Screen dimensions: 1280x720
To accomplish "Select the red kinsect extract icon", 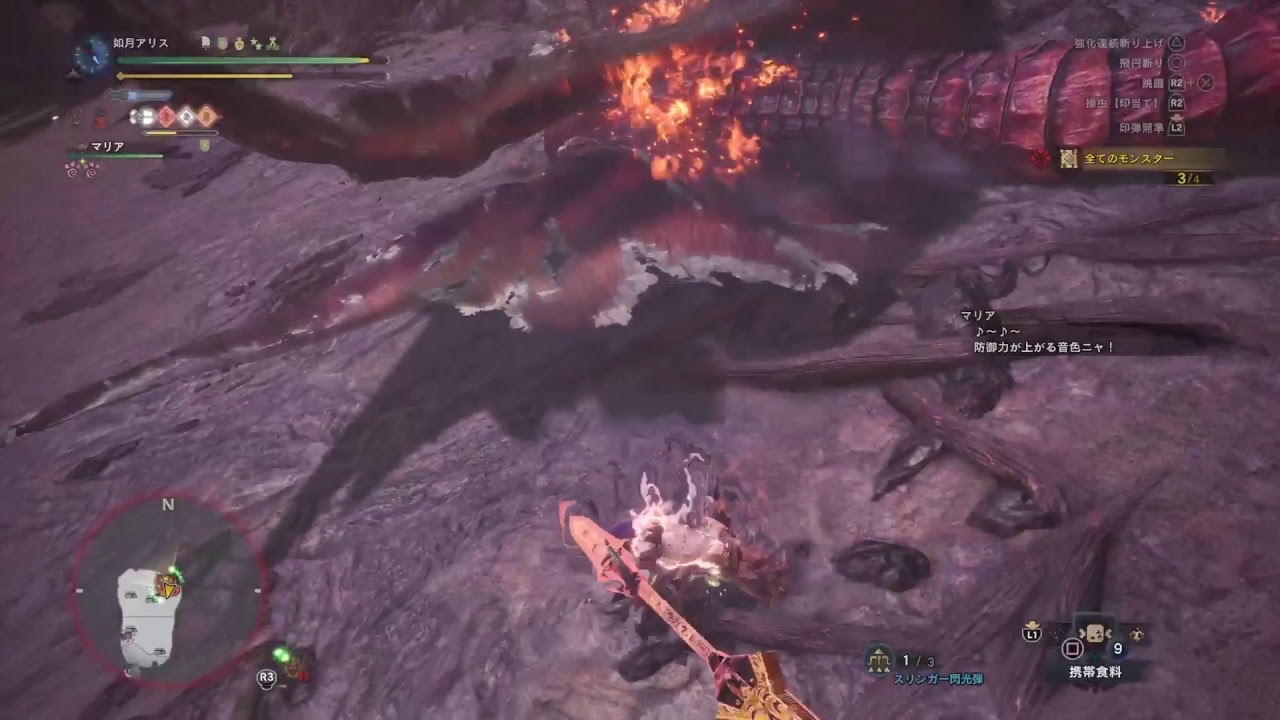I will coord(164,114).
